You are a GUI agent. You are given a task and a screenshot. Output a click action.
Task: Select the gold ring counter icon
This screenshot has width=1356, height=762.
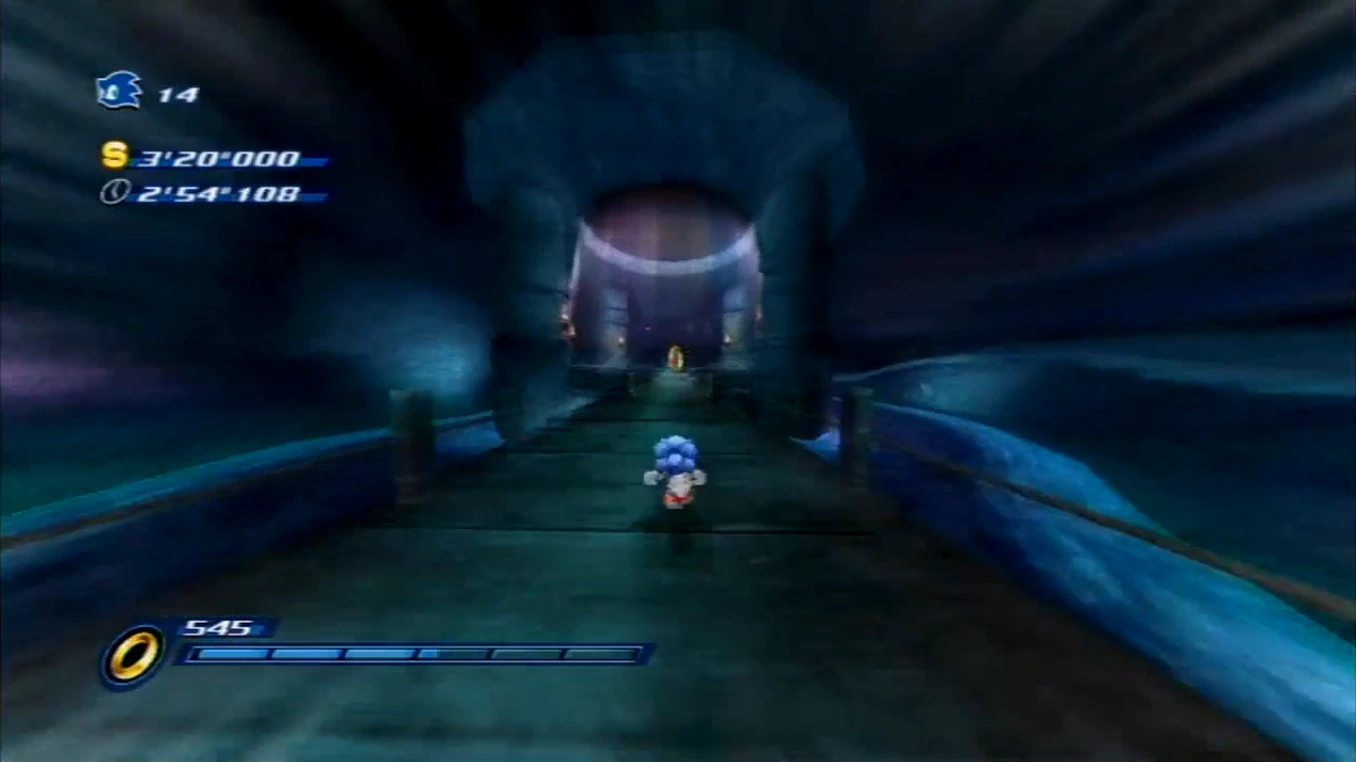coord(132,656)
